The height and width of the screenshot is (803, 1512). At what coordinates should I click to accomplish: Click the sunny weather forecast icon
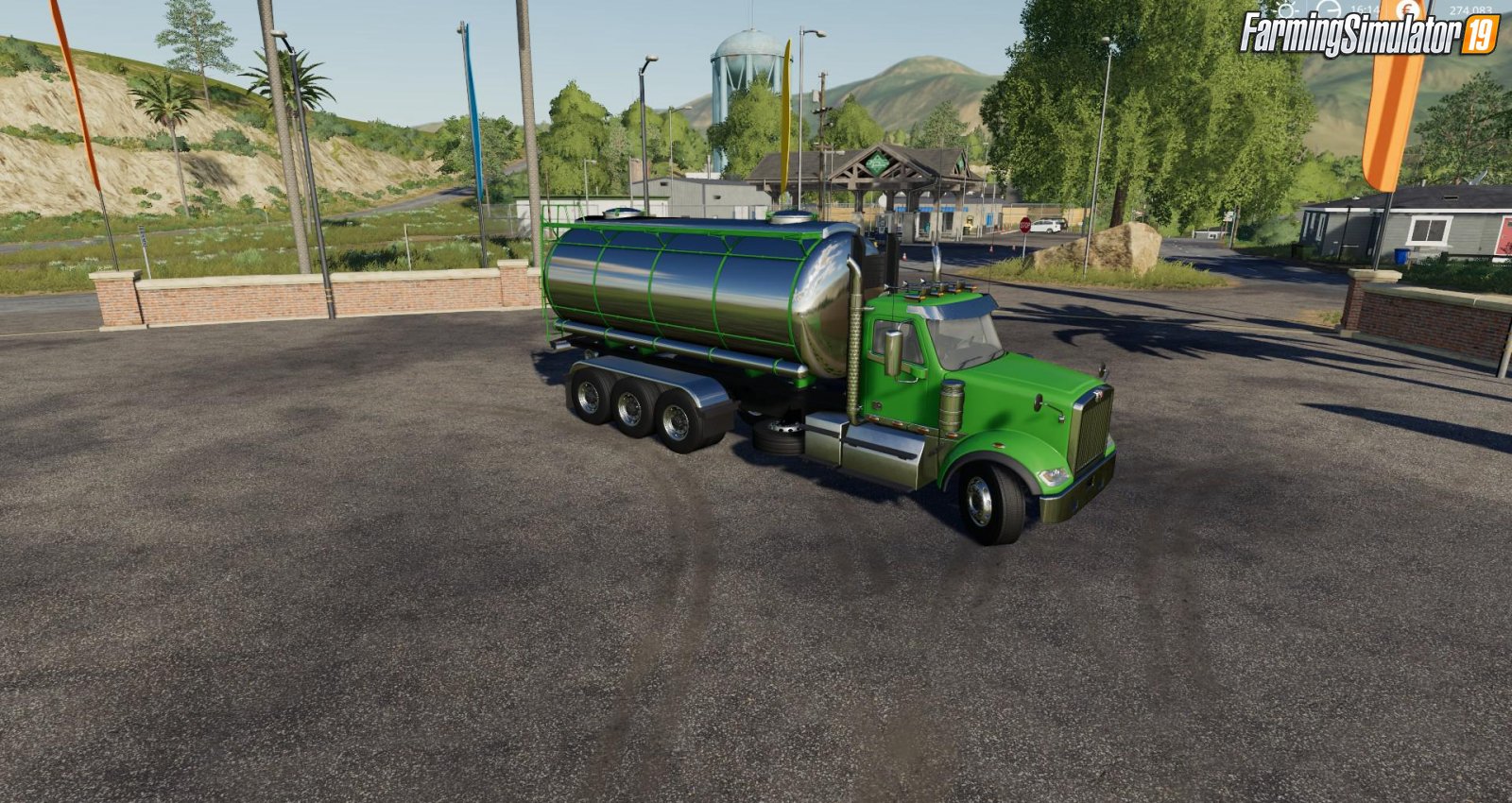(1285, 9)
